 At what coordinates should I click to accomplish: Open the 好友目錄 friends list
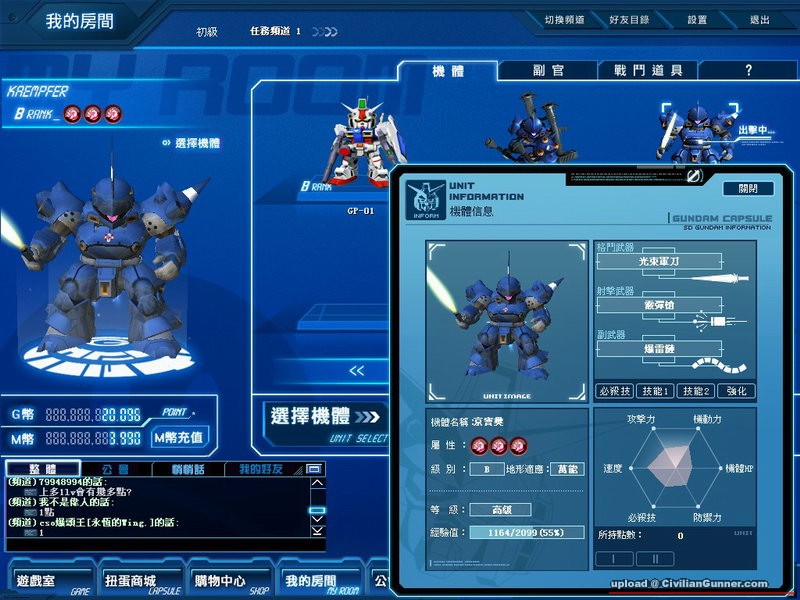click(629, 20)
